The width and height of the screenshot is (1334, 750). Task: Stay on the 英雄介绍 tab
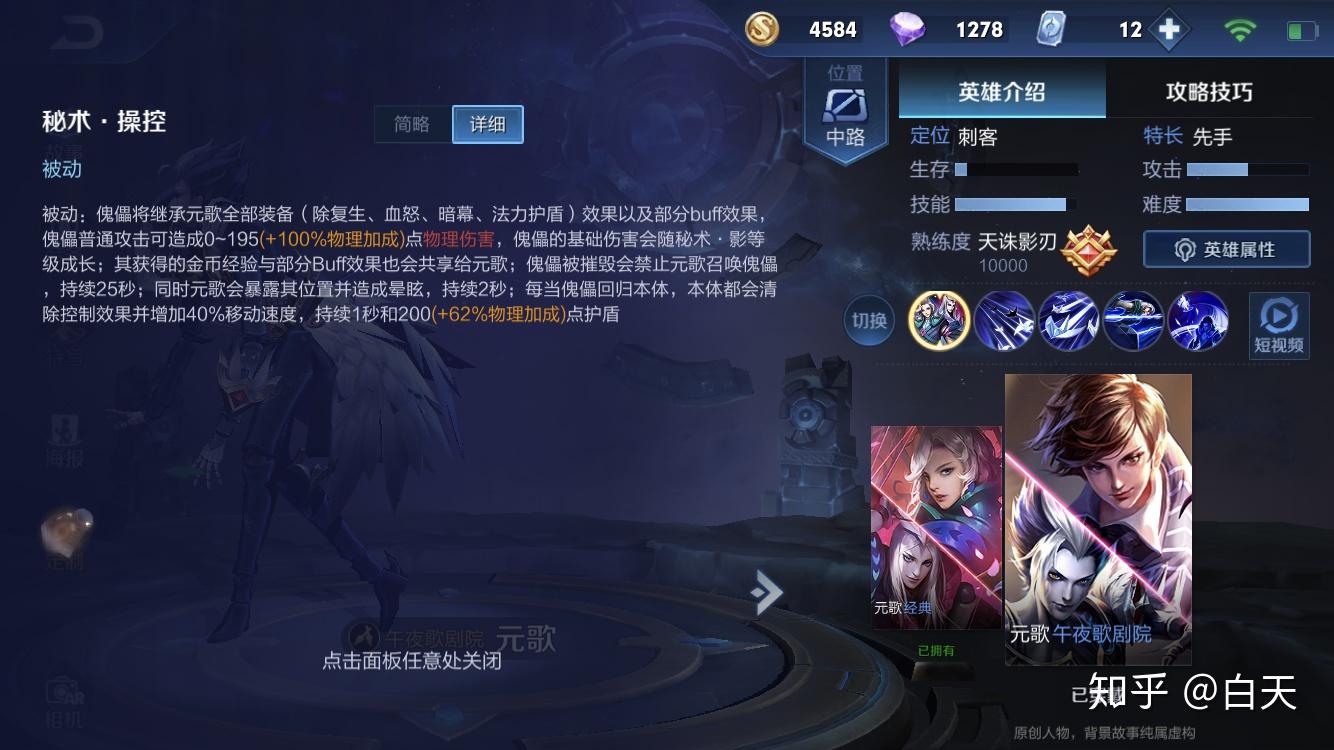click(x=1001, y=91)
